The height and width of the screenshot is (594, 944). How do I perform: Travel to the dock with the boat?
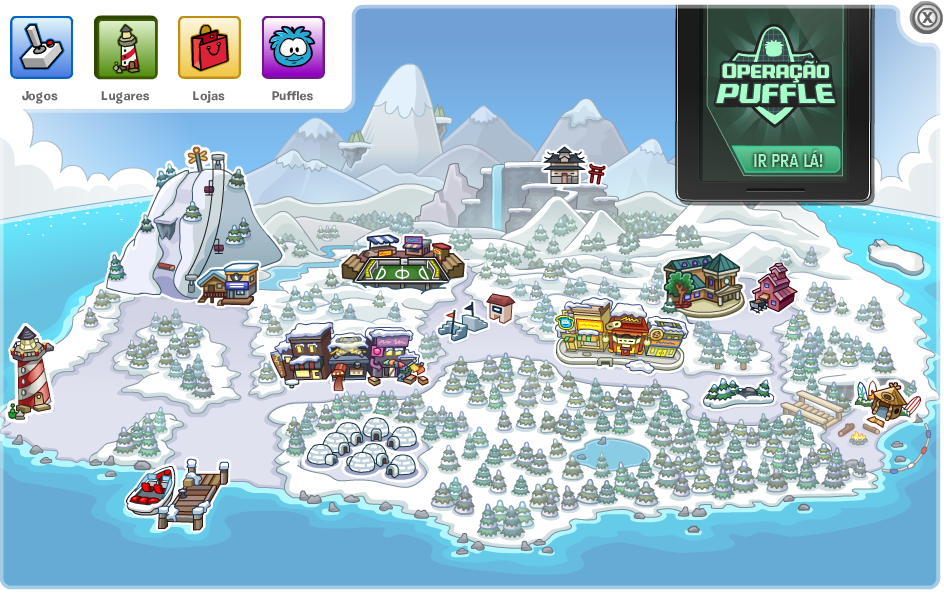click(180, 490)
